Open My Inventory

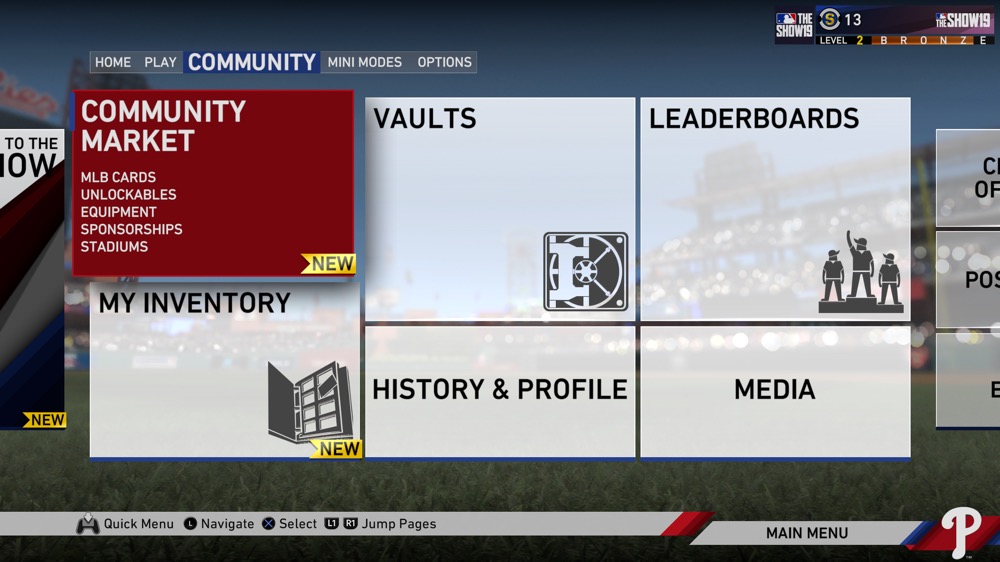pyautogui.click(x=225, y=370)
